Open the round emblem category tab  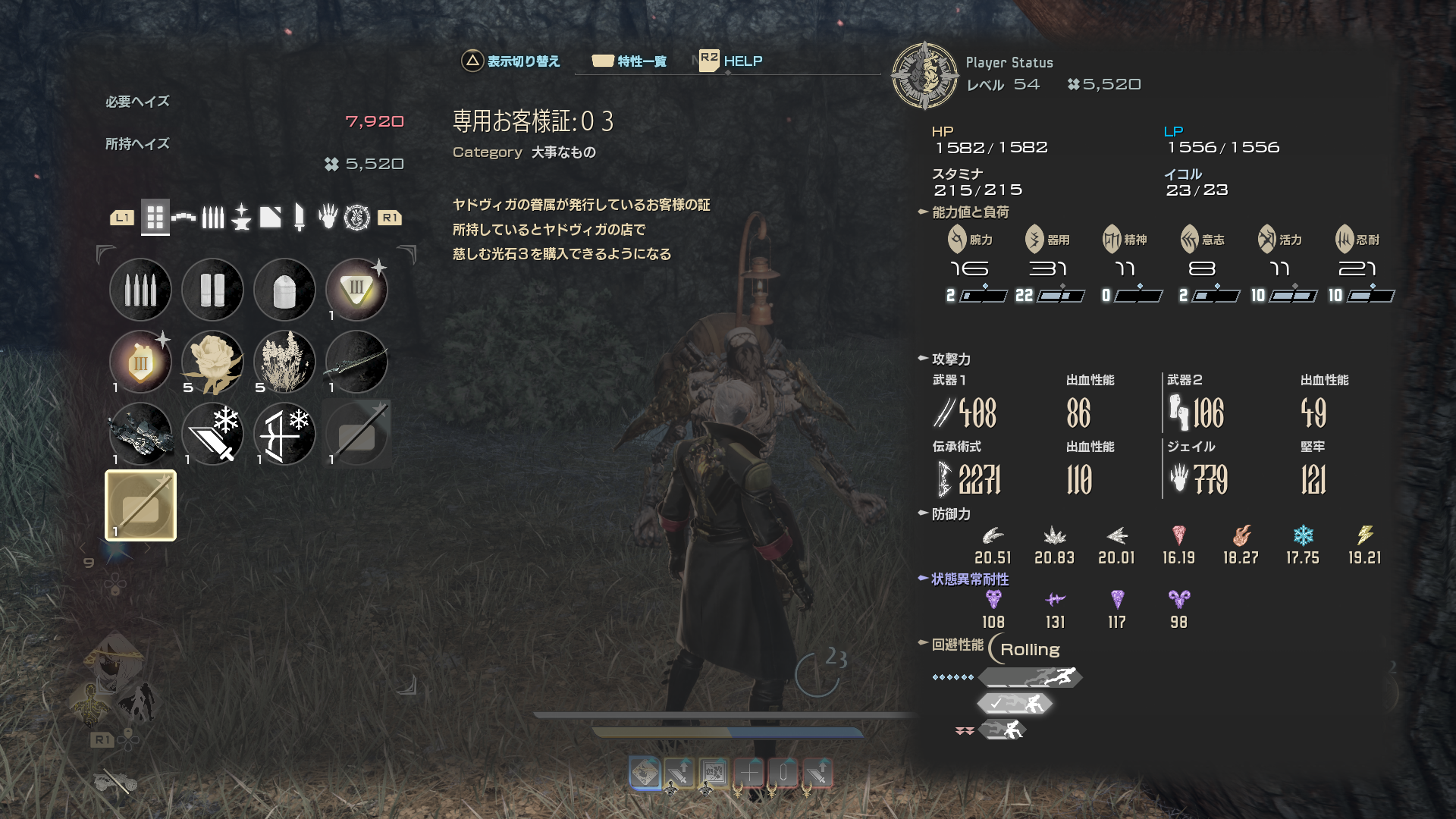click(356, 218)
